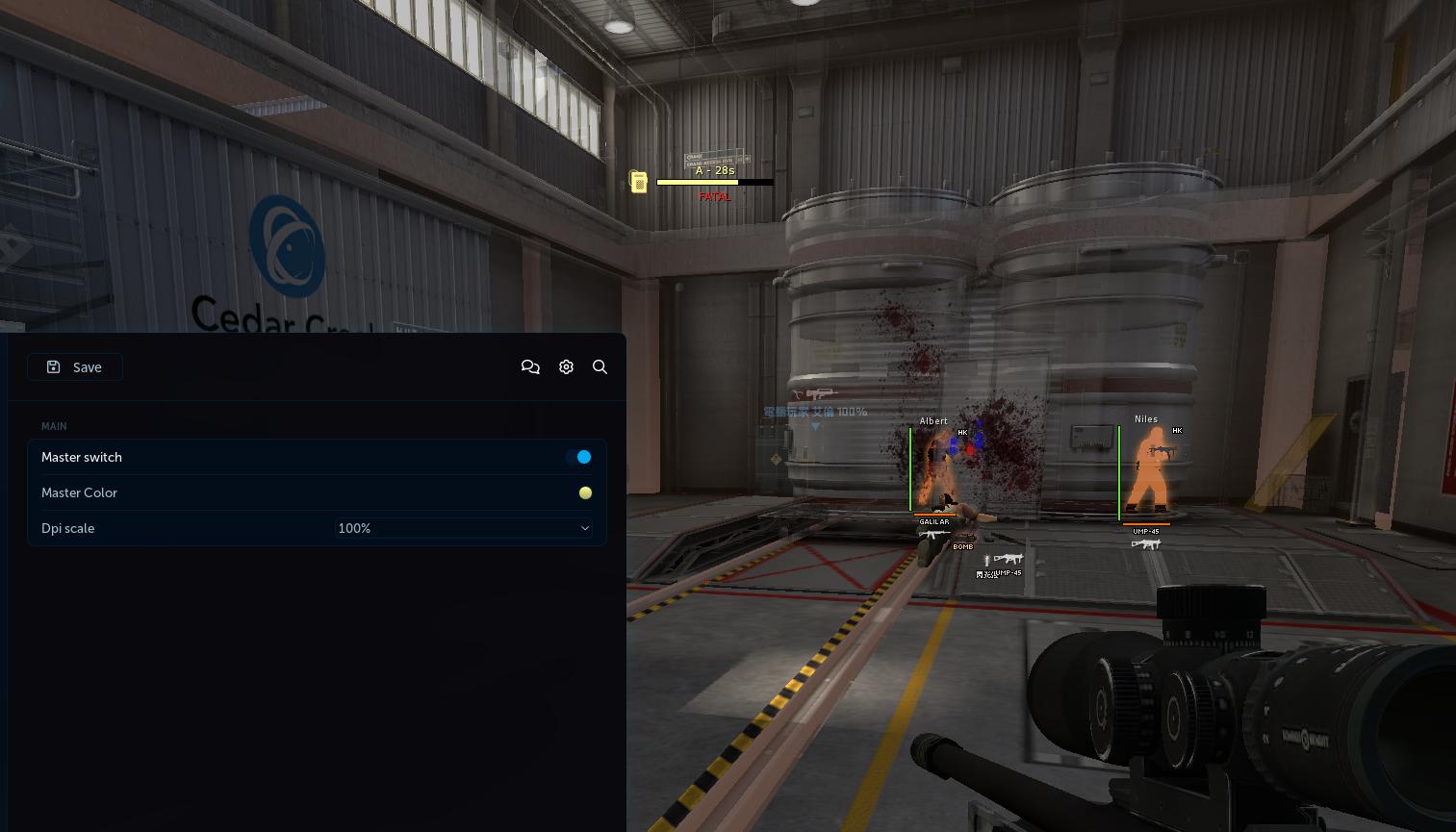The width and height of the screenshot is (1456, 832).
Task: Click the MAIN section header
Action: click(54, 426)
